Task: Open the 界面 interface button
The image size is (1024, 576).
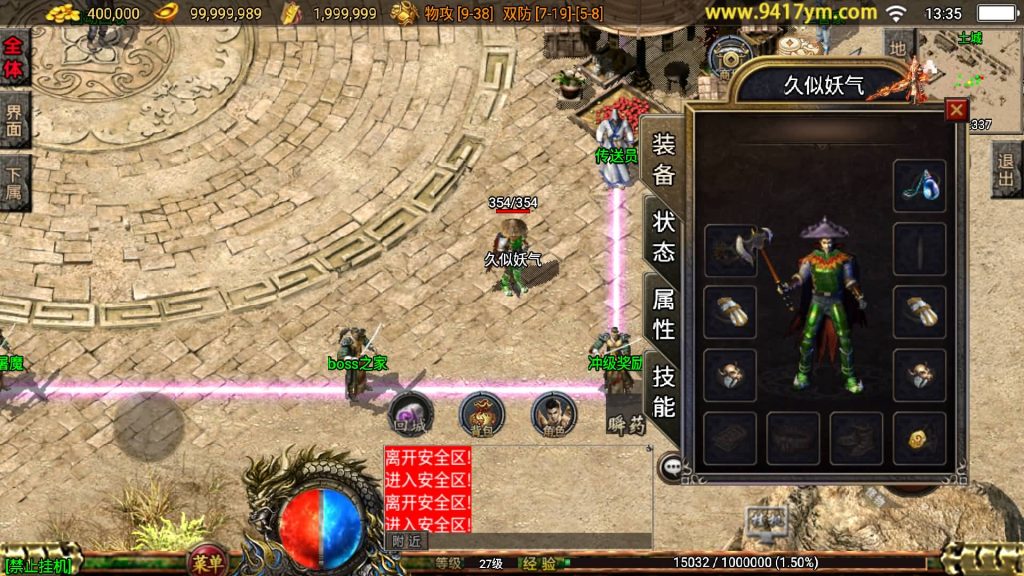Action: 14,120
